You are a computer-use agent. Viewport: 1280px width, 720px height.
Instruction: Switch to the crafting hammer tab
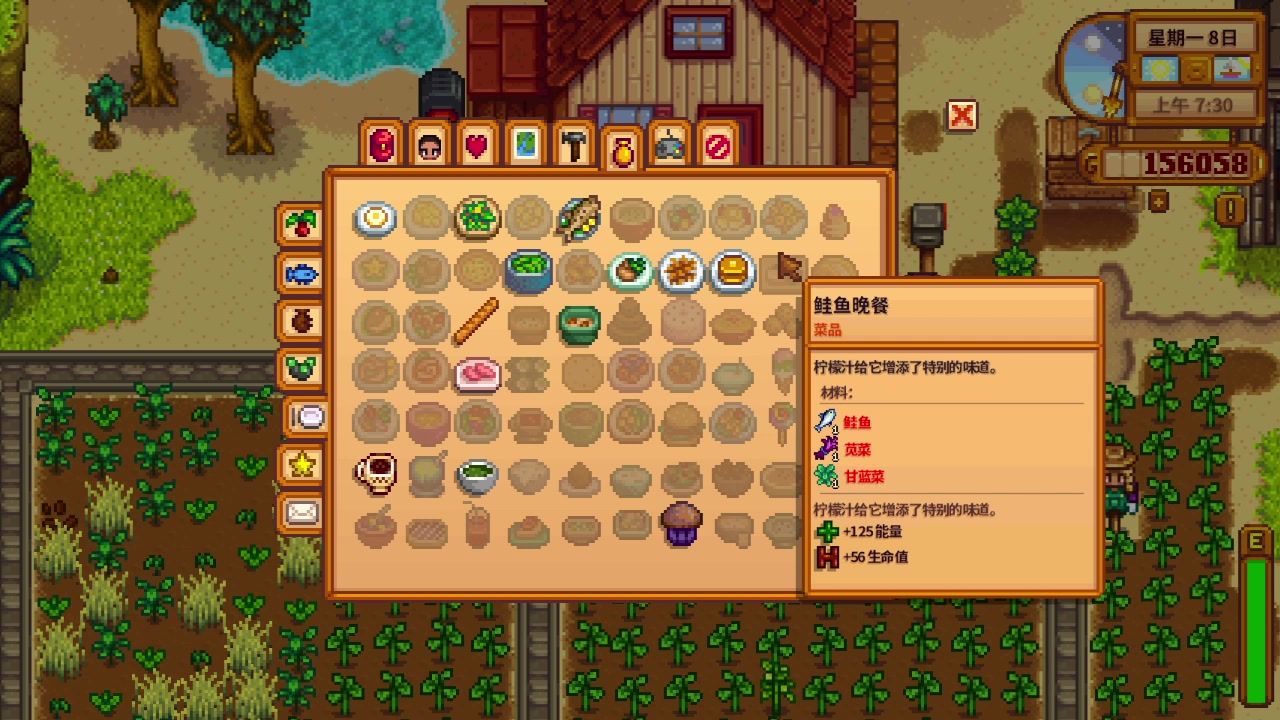573,146
